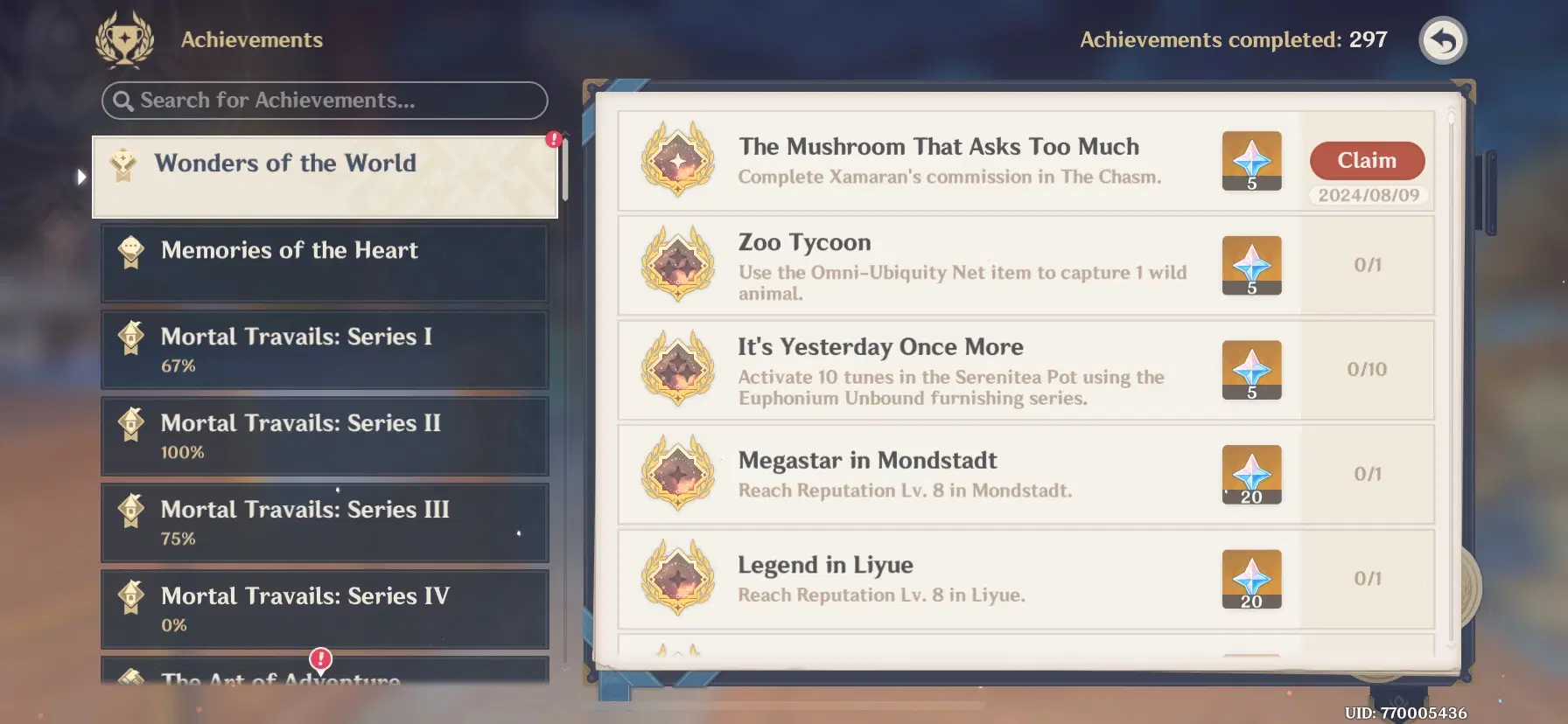
Task: Select the Memories of the Heart category
Action: click(324, 262)
